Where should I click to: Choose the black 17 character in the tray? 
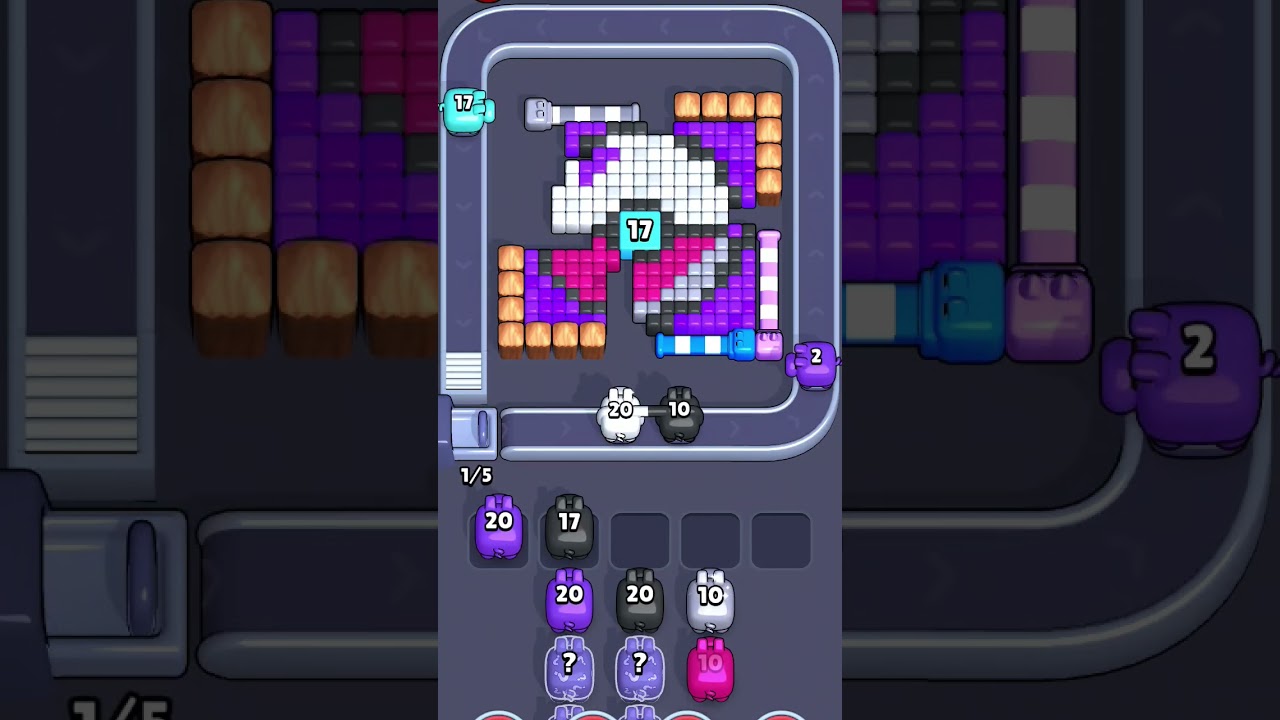[x=569, y=525]
